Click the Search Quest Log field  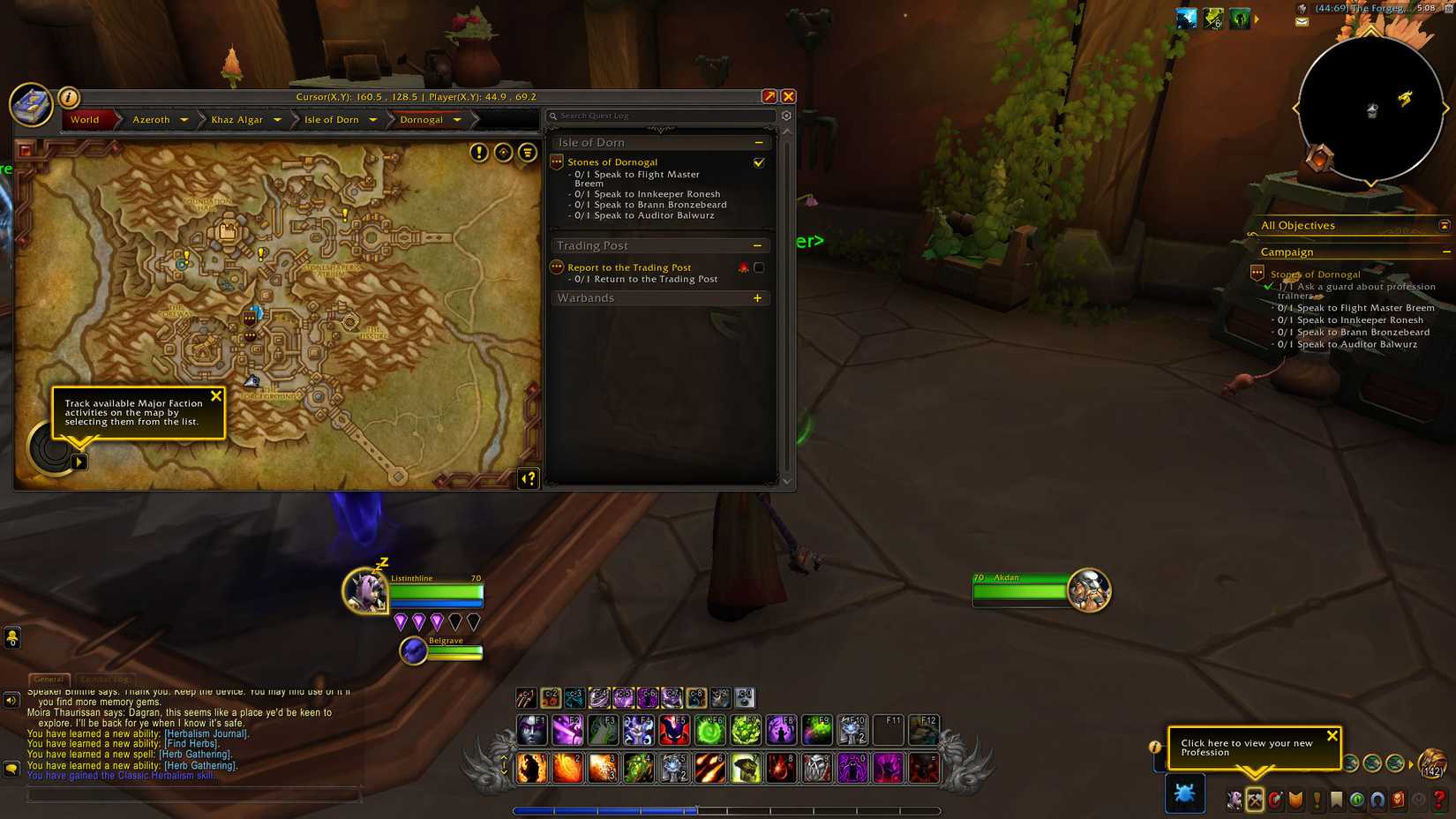point(660,116)
